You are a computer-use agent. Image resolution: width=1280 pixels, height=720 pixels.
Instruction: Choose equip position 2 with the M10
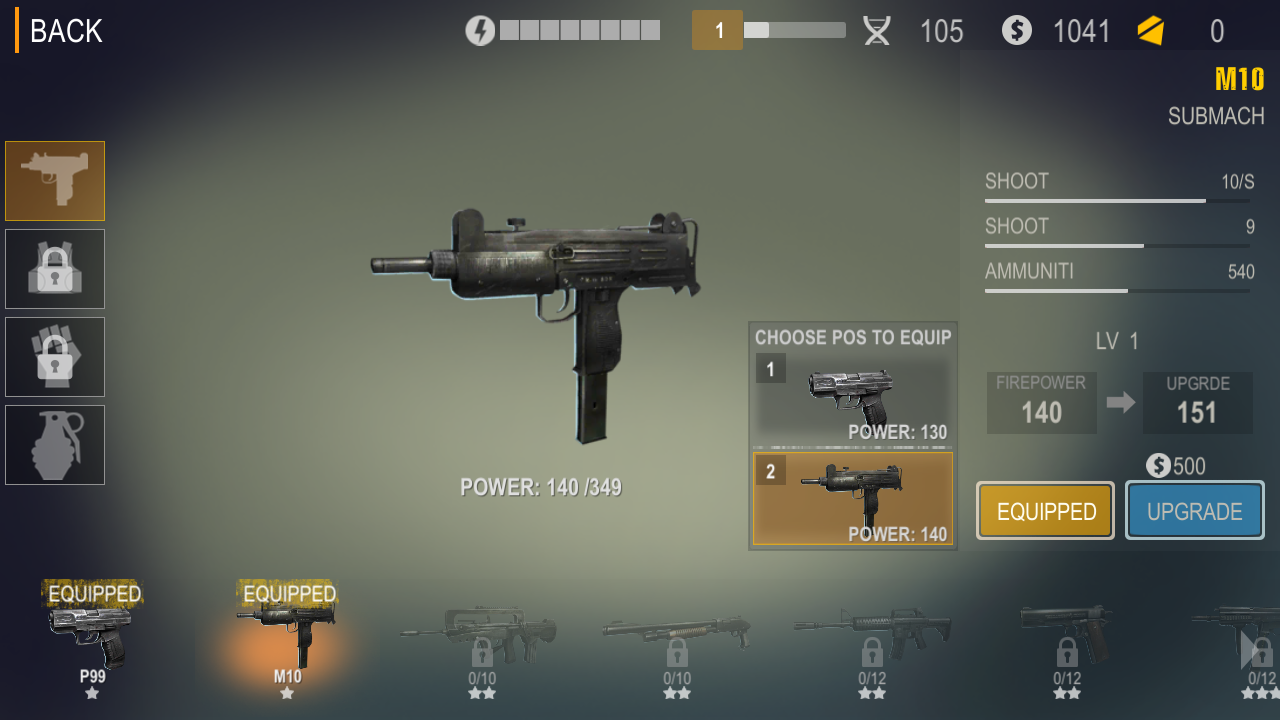click(x=852, y=498)
